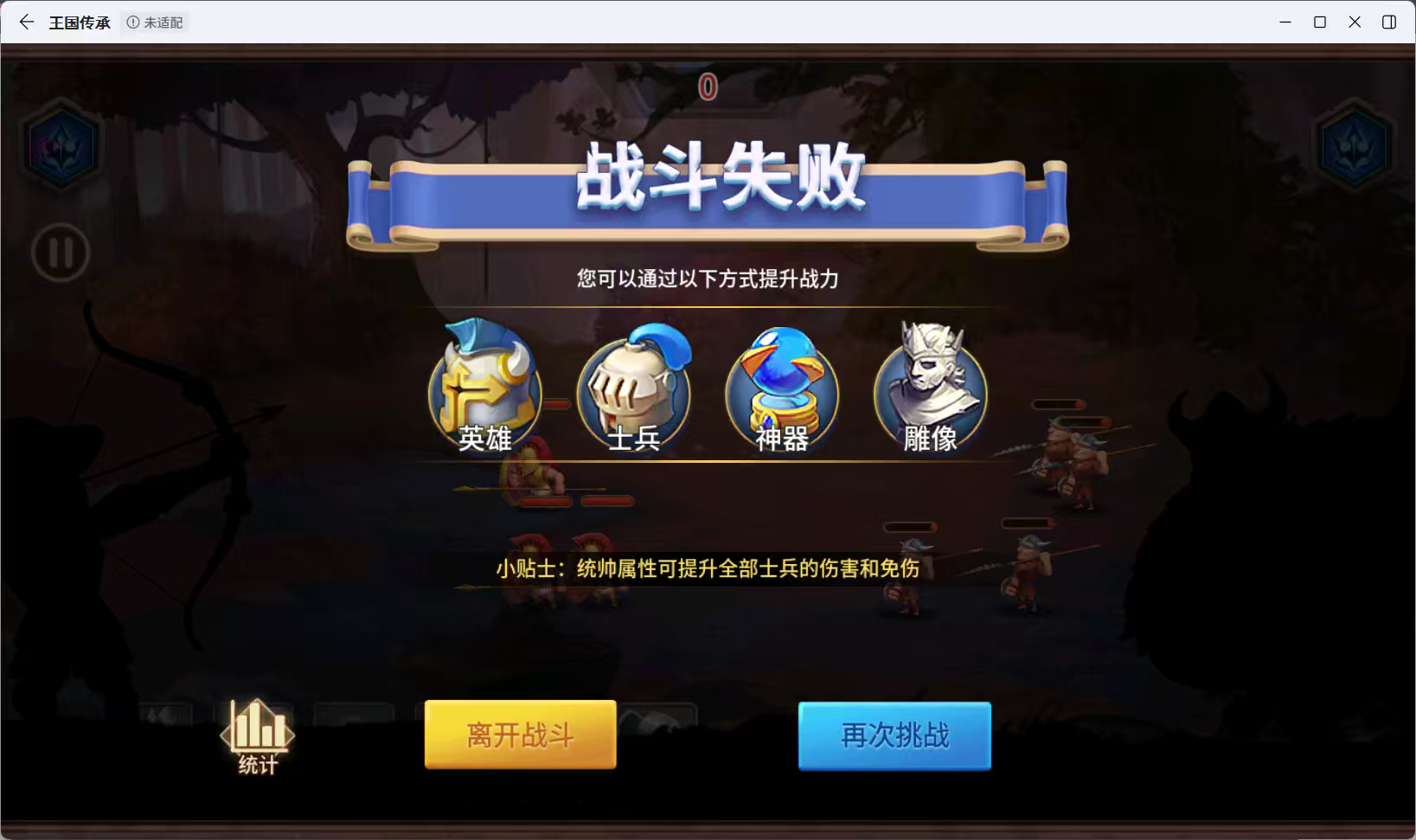This screenshot has width=1416, height=840.
Task: Open the 未适配 compatibility notice
Action: click(155, 22)
